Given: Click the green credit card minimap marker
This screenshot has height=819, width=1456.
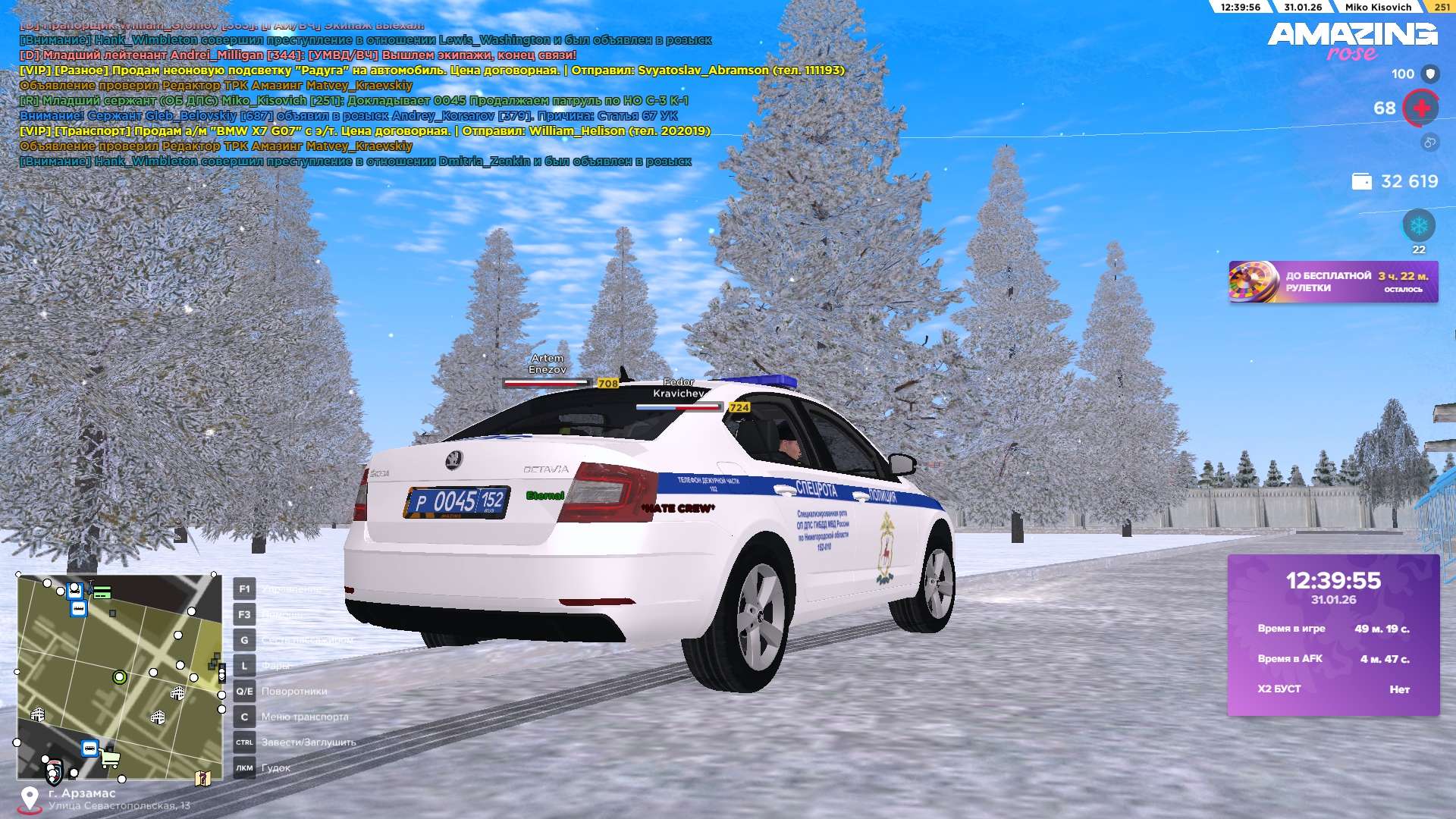Looking at the screenshot, I should click(102, 592).
